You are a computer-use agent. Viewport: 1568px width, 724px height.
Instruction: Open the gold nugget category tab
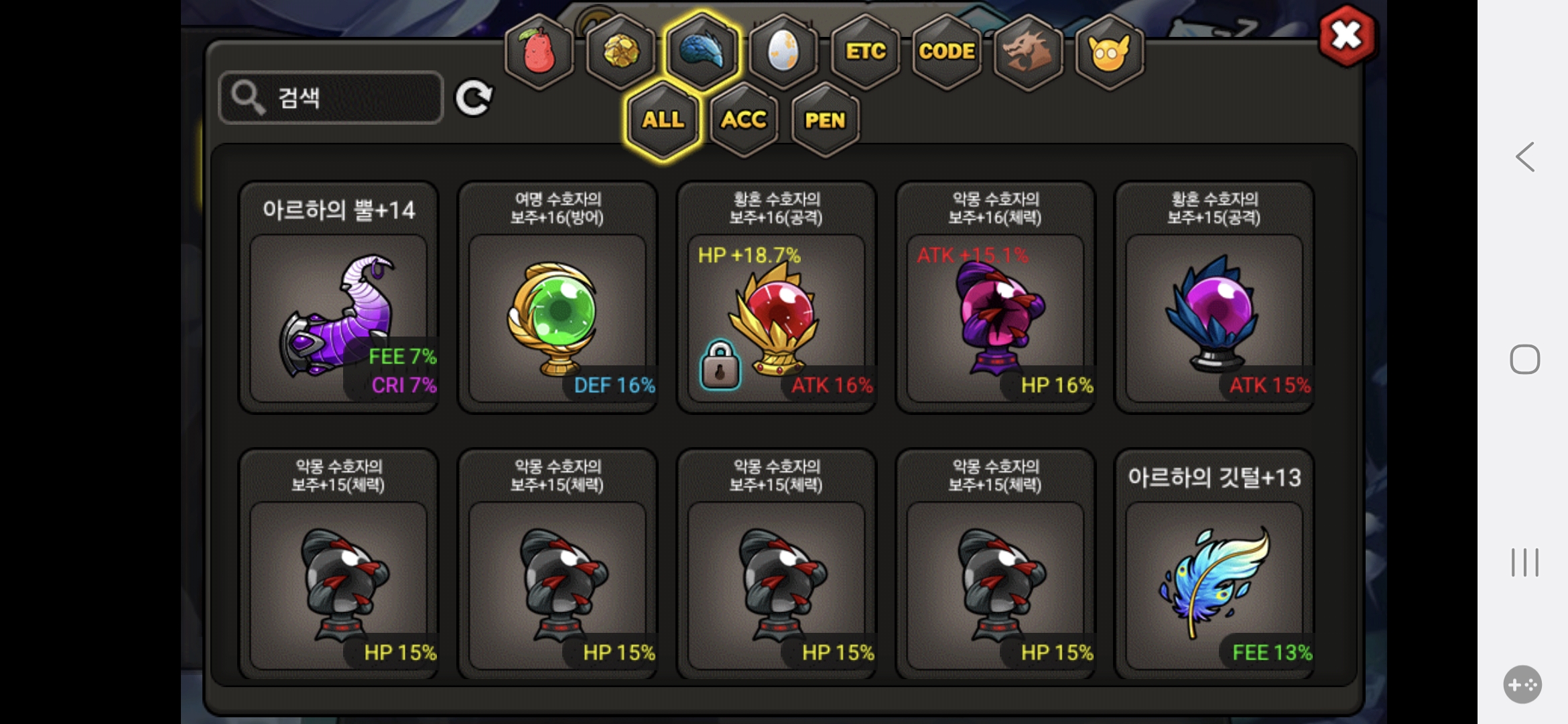621,52
